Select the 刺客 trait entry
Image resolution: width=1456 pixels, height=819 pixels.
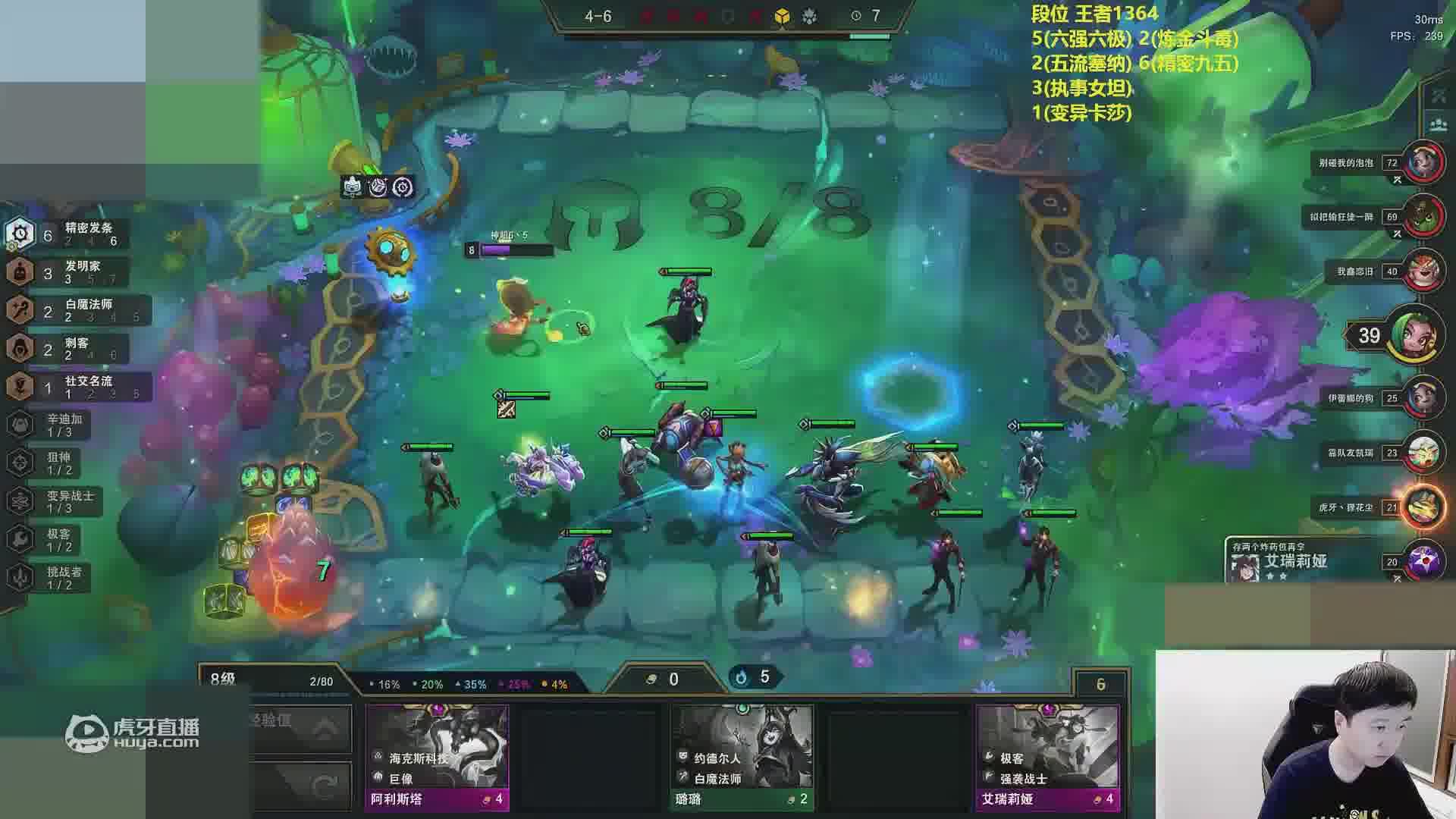[x=68, y=349]
